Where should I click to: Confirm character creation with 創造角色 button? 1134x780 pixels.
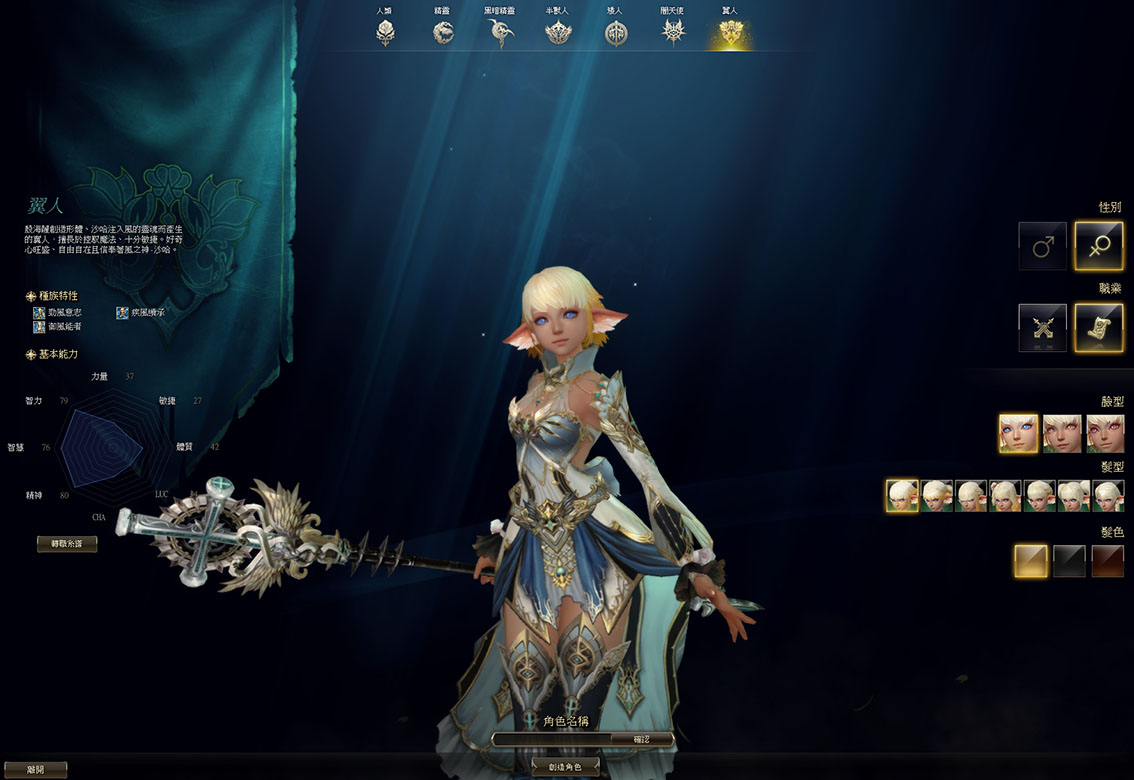click(x=565, y=767)
